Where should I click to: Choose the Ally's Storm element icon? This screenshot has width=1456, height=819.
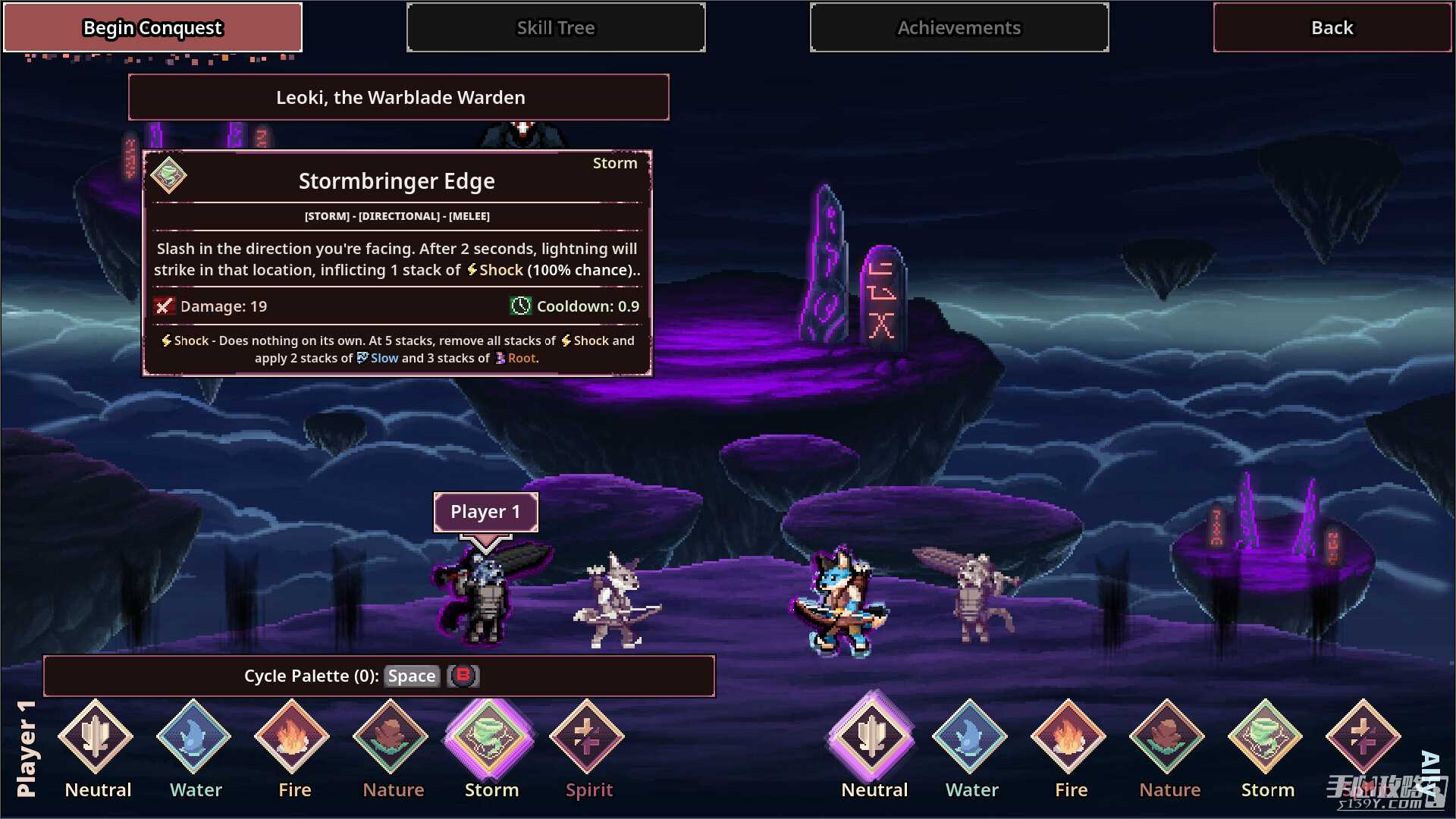[x=1266, y=737]
